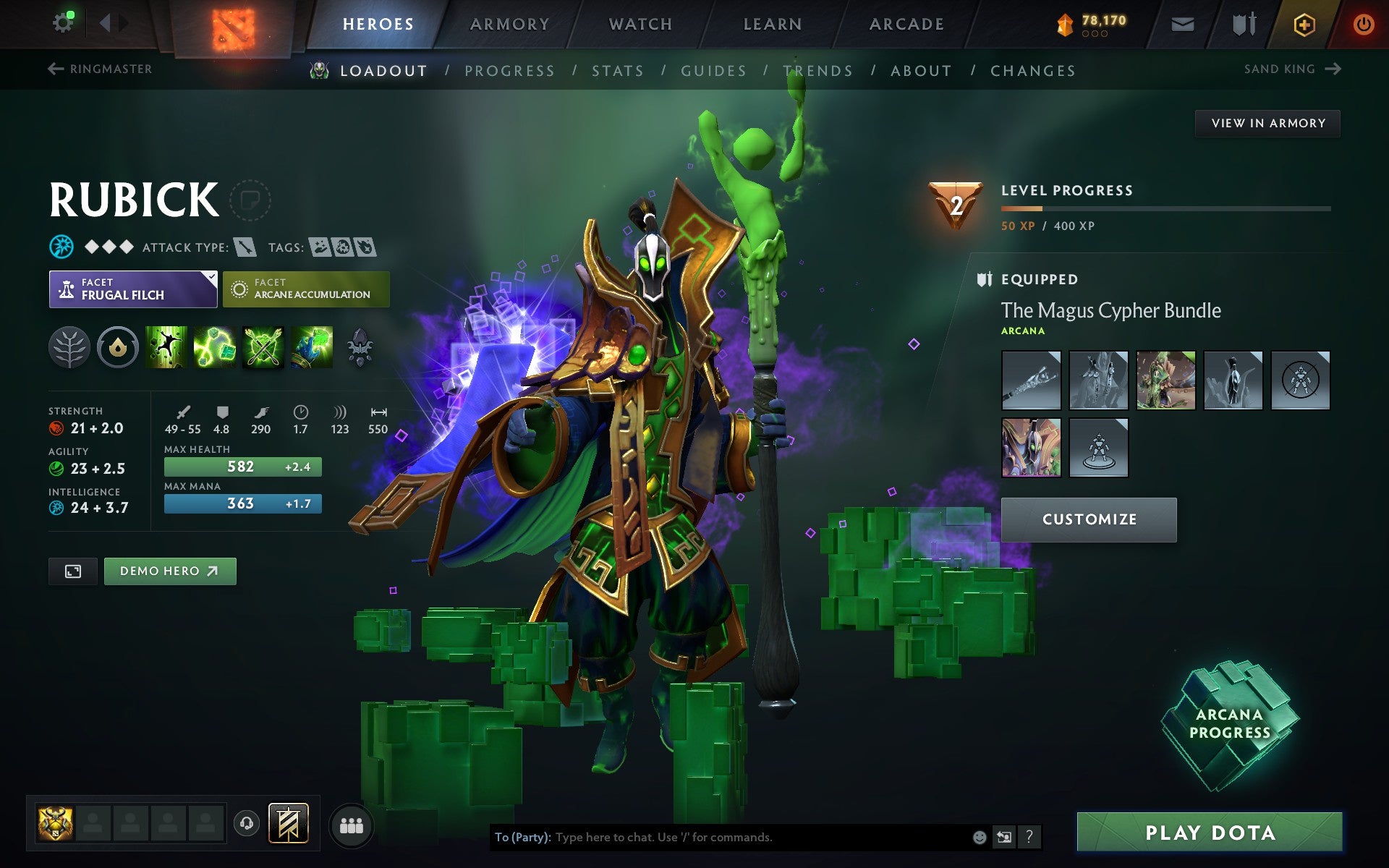Click the mail envelope icon
This screenshot has height=868, width=1389.
point(1182,24)
